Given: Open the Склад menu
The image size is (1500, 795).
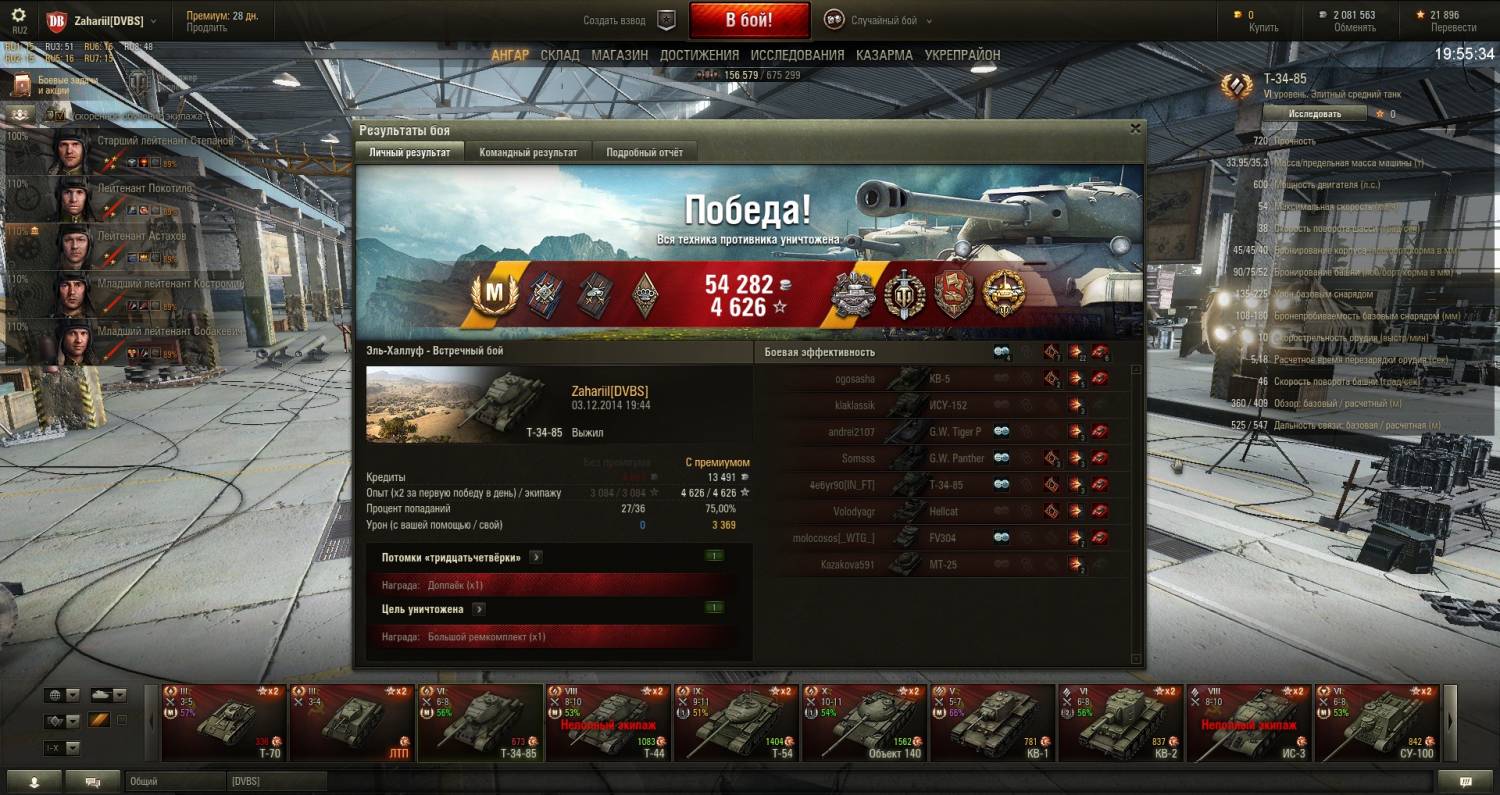Looking at the screenshot, I should [x=560, y=55].
